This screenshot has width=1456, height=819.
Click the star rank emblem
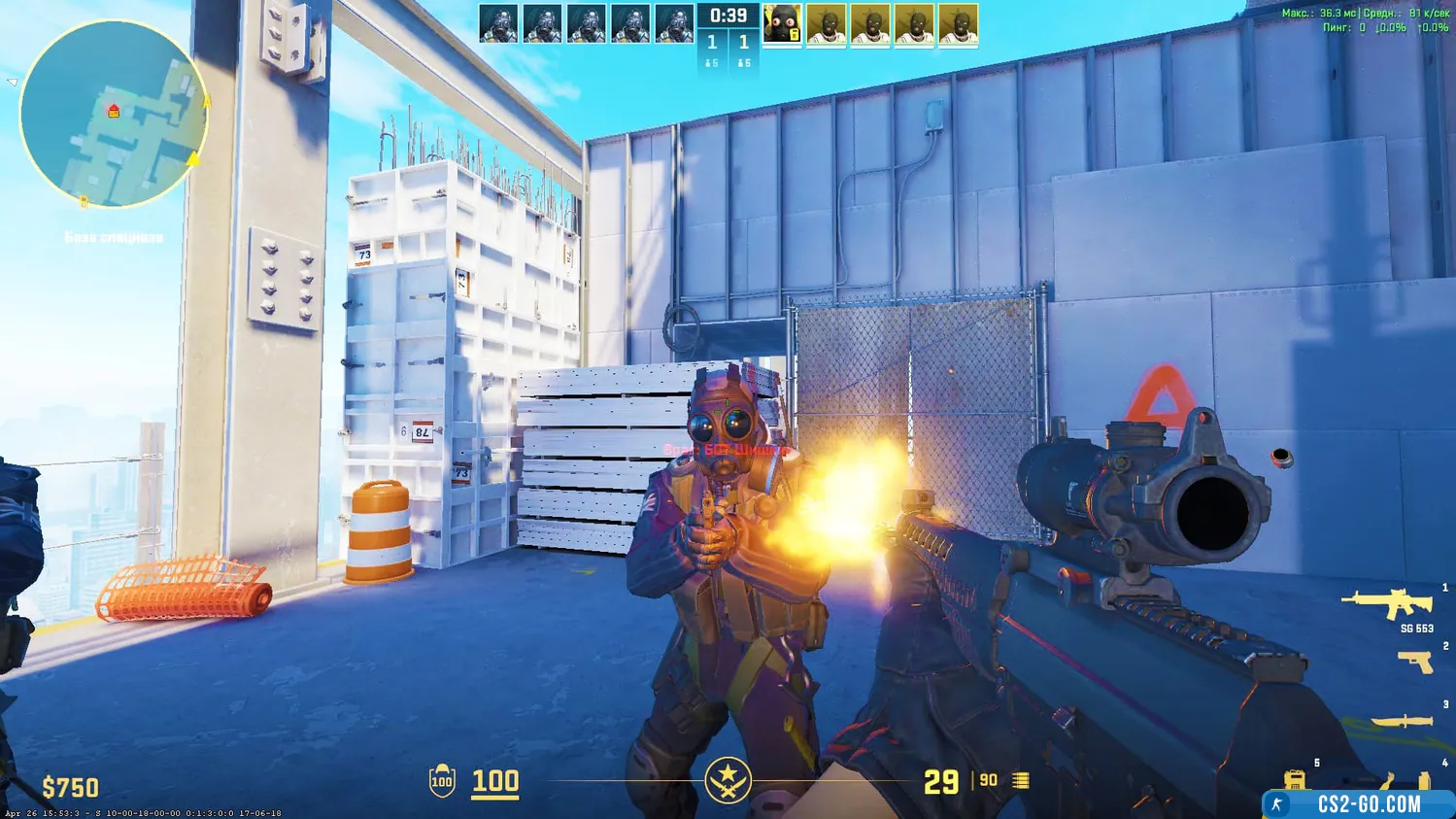(x=728, y=780)
